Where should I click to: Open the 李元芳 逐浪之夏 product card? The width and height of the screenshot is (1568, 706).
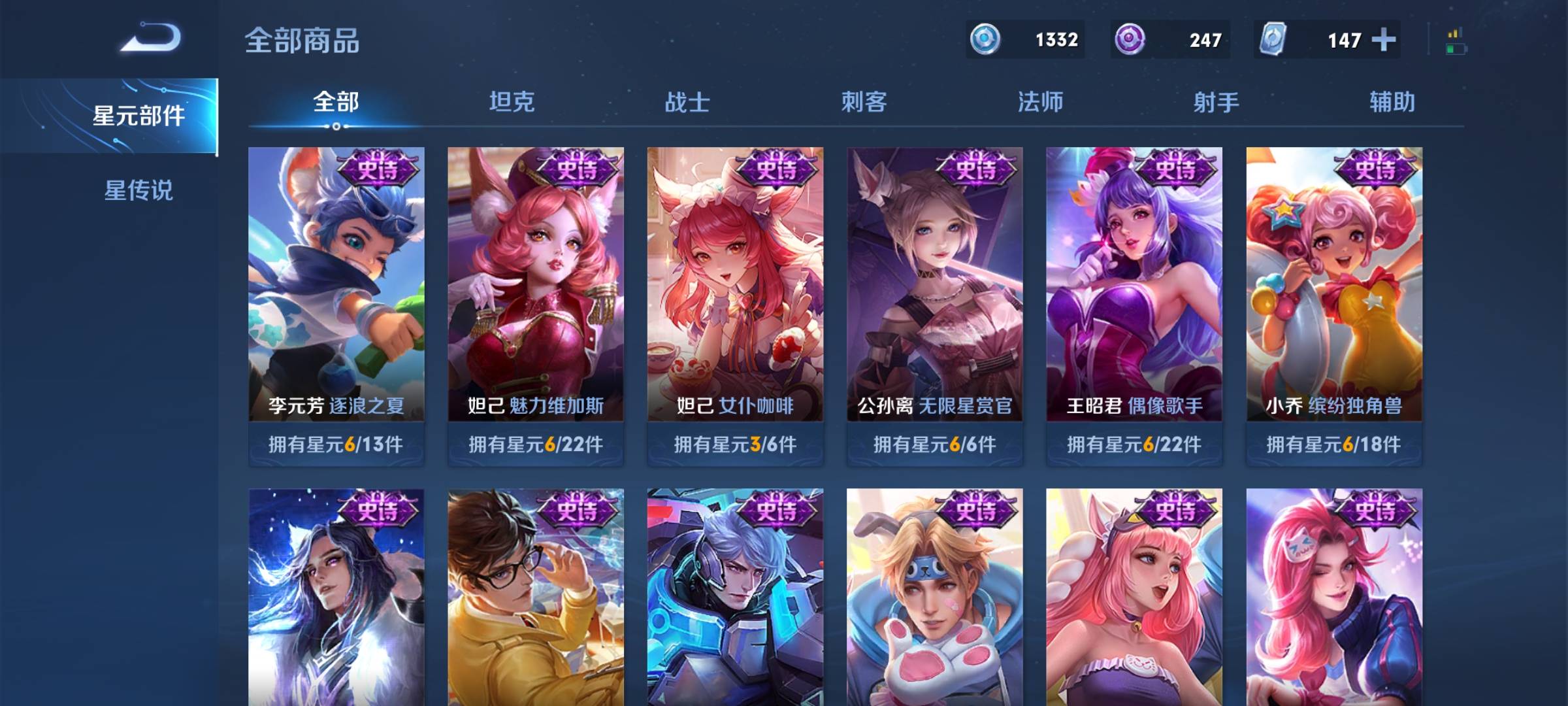(336, 281)
